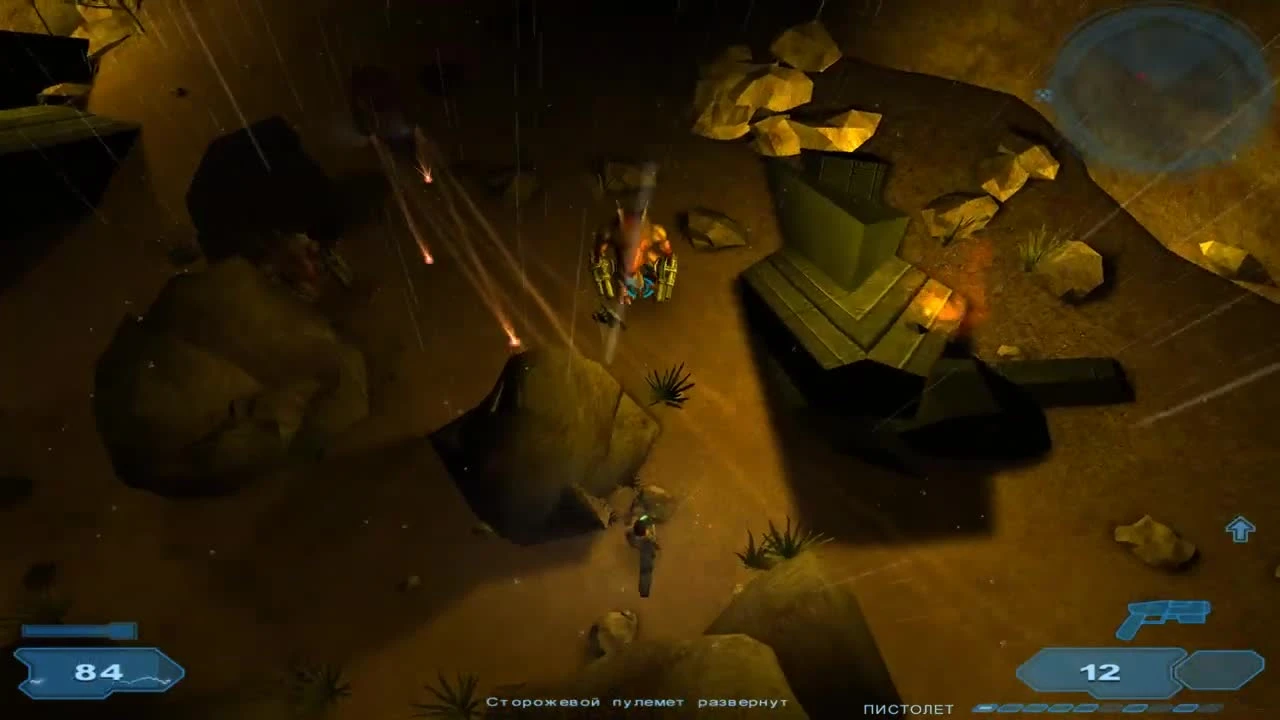1280x720 pixels.
Task: Click the red enemy blip on the minimap
Action: pos(1141,74)
